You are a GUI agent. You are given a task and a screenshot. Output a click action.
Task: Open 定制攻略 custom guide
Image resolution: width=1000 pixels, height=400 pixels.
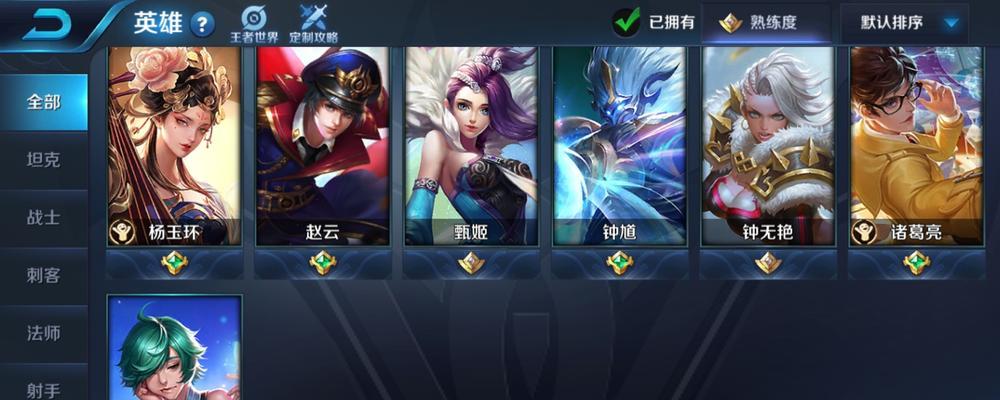point(314,24)
